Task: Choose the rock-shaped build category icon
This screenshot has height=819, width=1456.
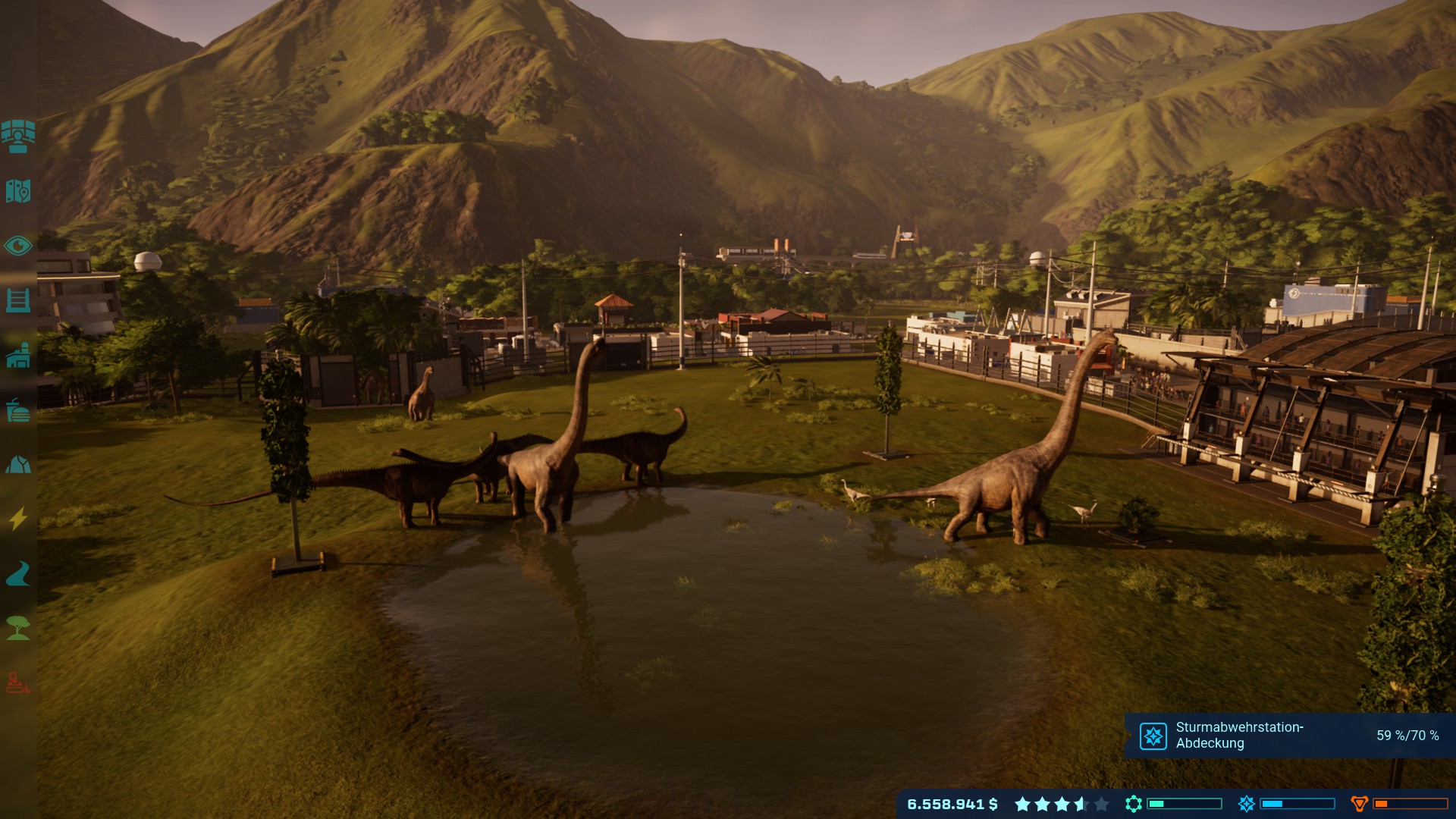Action: [x=18, y=465]
